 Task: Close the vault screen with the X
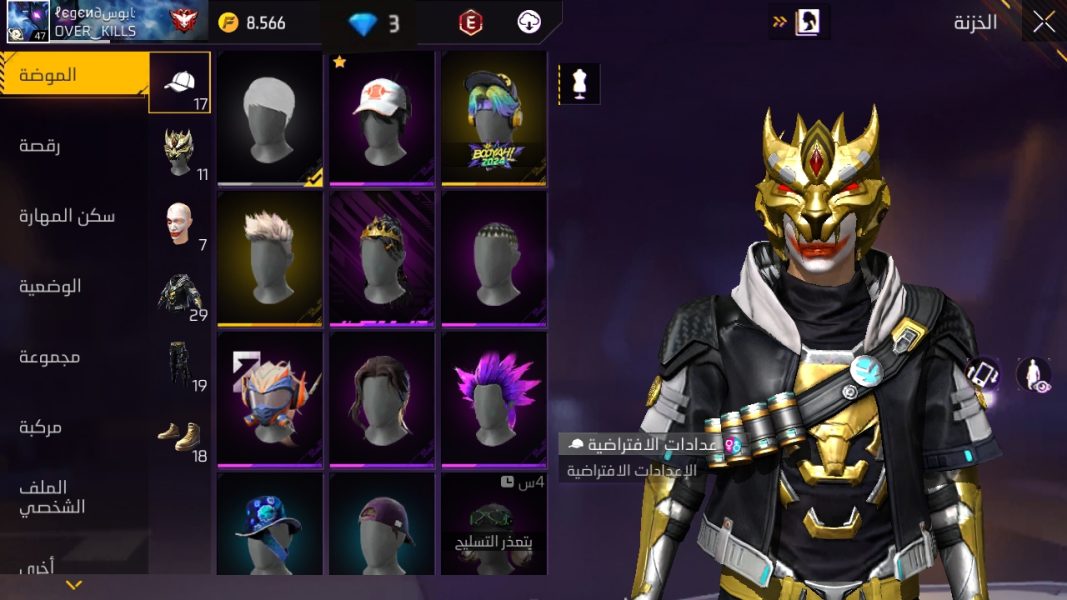click(x=1043, y=22)
